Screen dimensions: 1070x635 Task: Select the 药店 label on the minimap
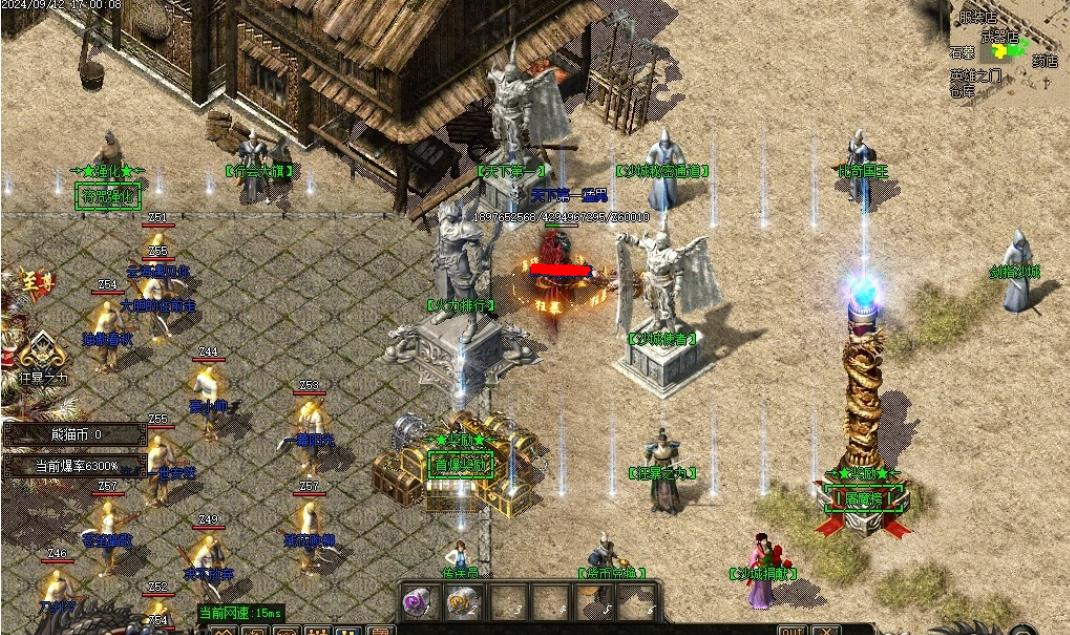point(1044,61)
